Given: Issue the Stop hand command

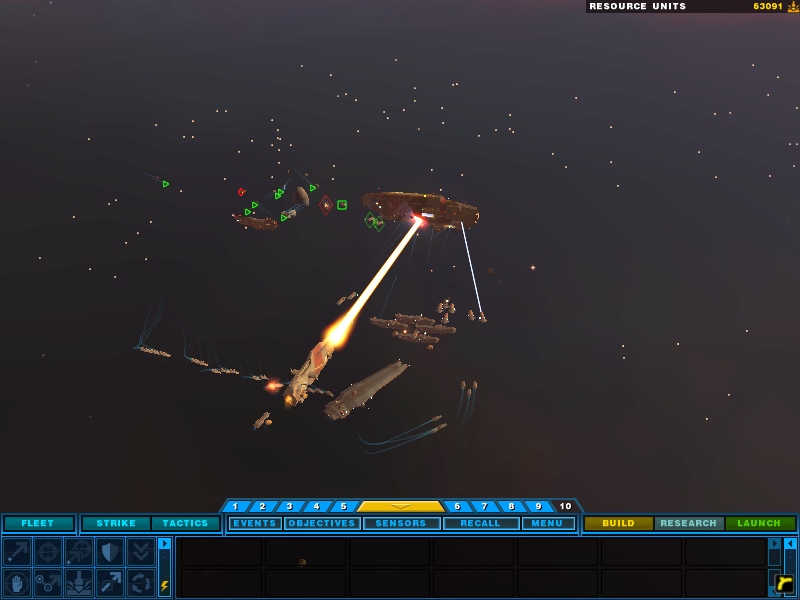Looking at the screenshot, I should (x=17, y=582).
